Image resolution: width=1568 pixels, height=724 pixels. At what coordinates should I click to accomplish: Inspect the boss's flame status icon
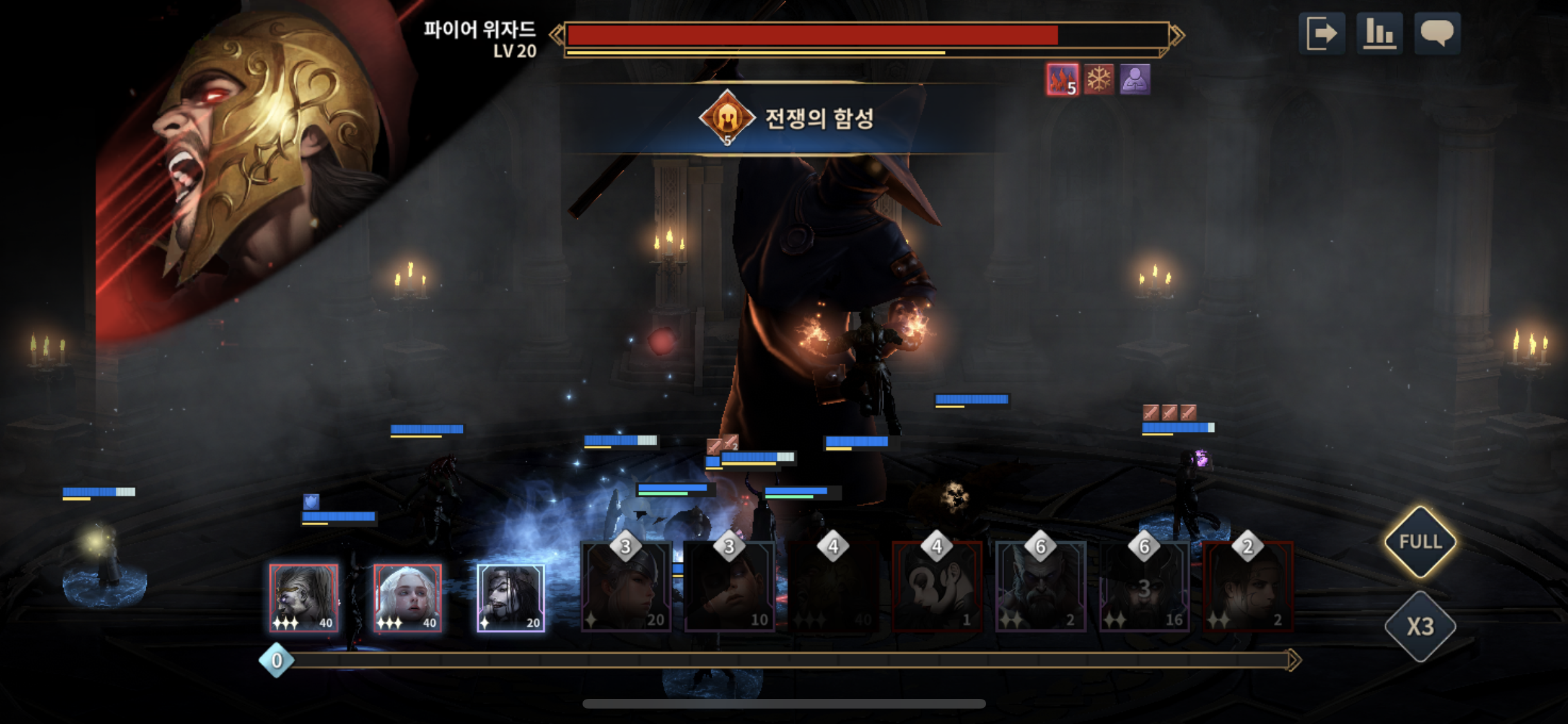pyautogui.click(x=1062, y=80)
